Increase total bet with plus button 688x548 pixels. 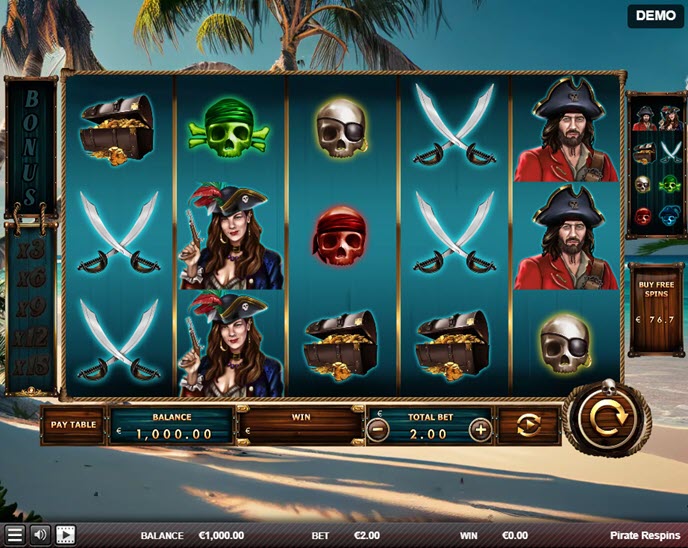(x=480, y=430)
